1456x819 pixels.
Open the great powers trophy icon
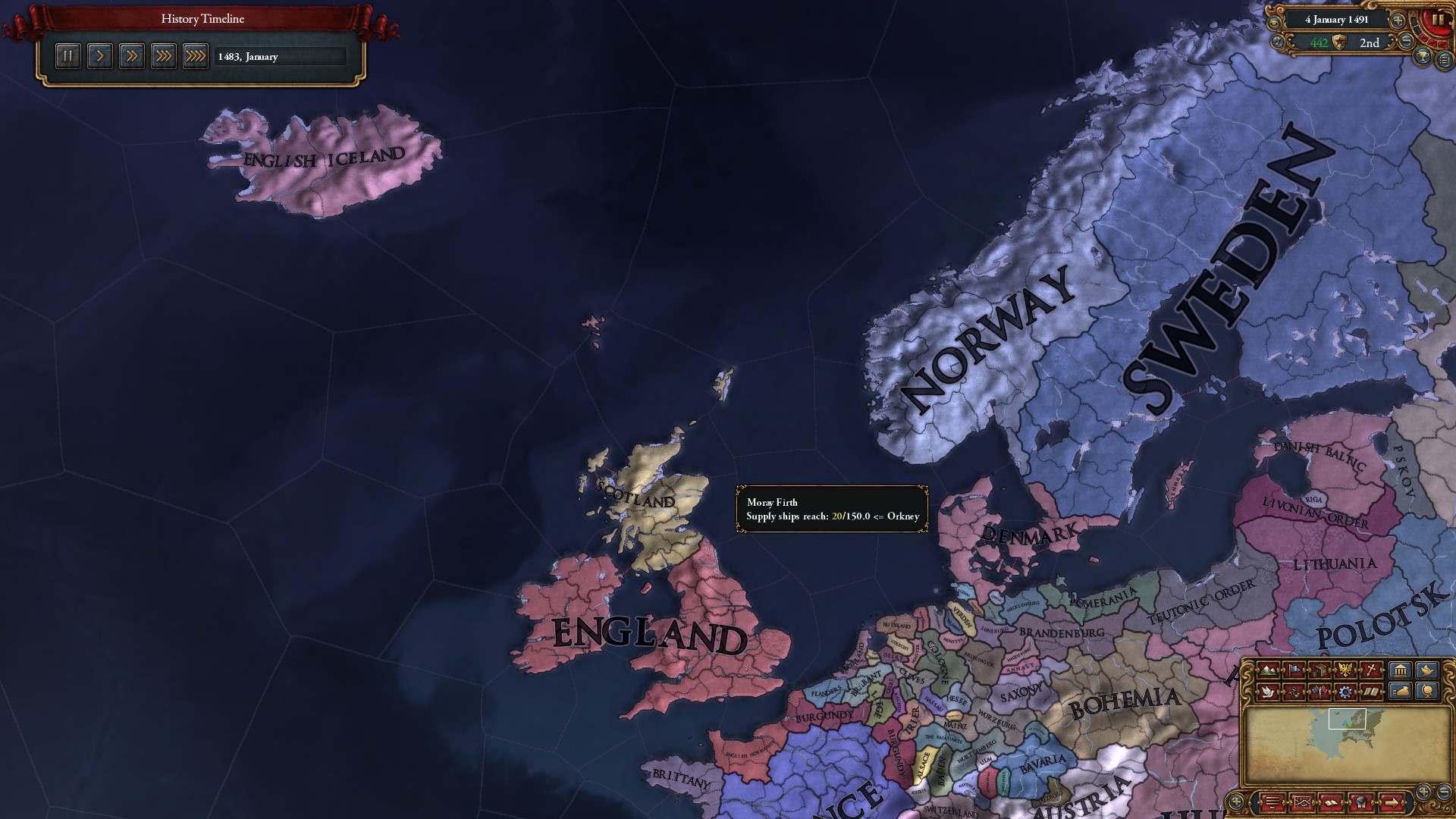[1422, 57]
